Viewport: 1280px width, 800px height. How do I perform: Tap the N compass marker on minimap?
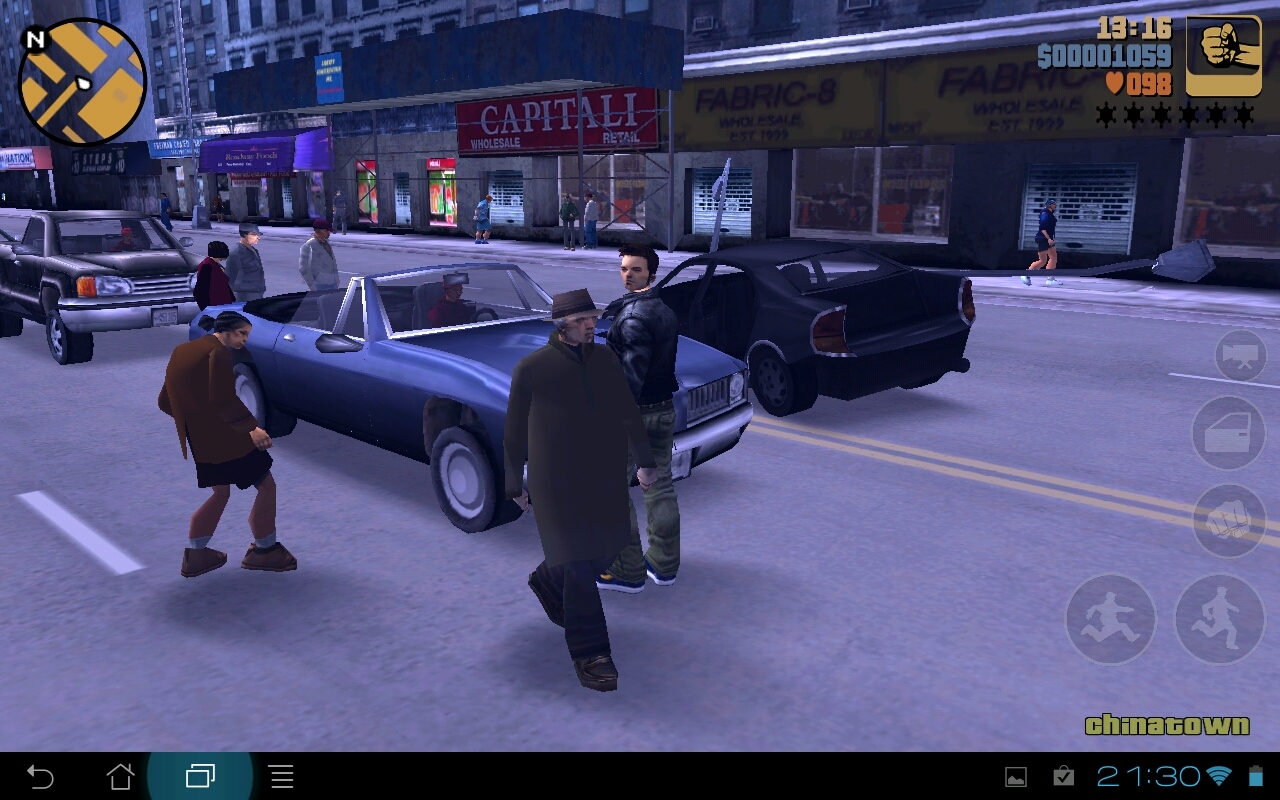[38, 40]
